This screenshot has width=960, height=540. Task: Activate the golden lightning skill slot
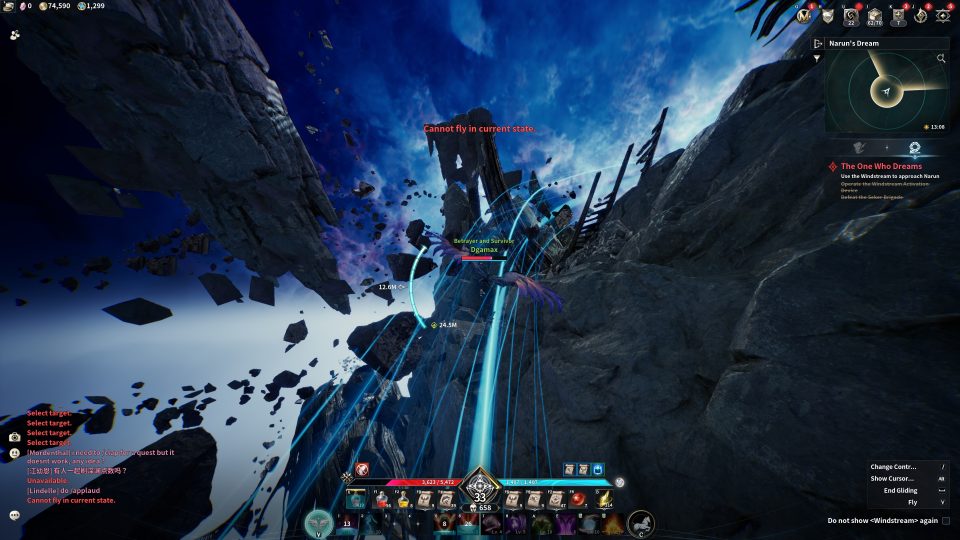tap(604, 498)
